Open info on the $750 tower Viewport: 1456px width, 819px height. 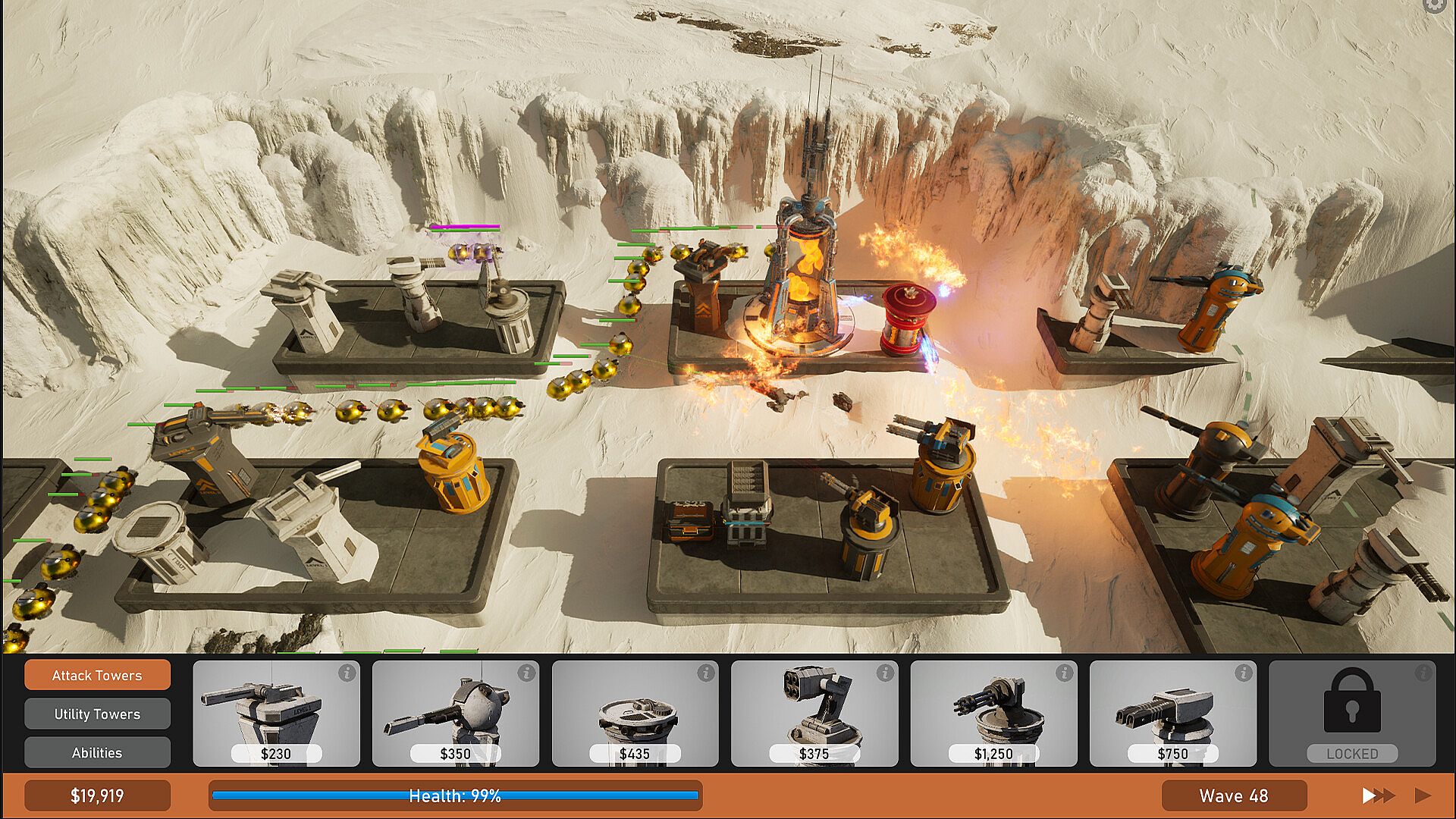click(1243, 673)
